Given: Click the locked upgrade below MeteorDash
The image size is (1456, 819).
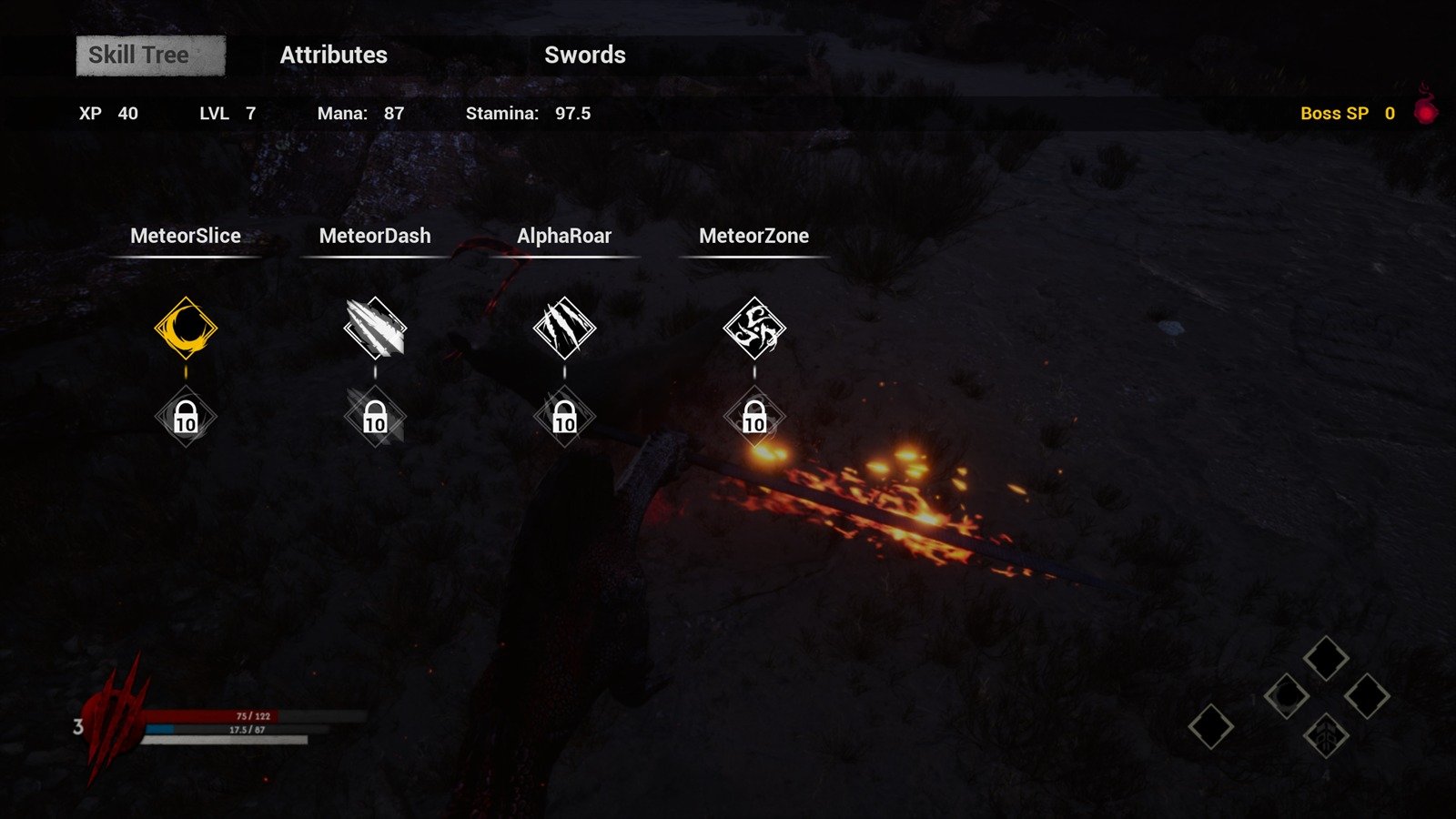Looking at the screenshot, I should 375,418.
